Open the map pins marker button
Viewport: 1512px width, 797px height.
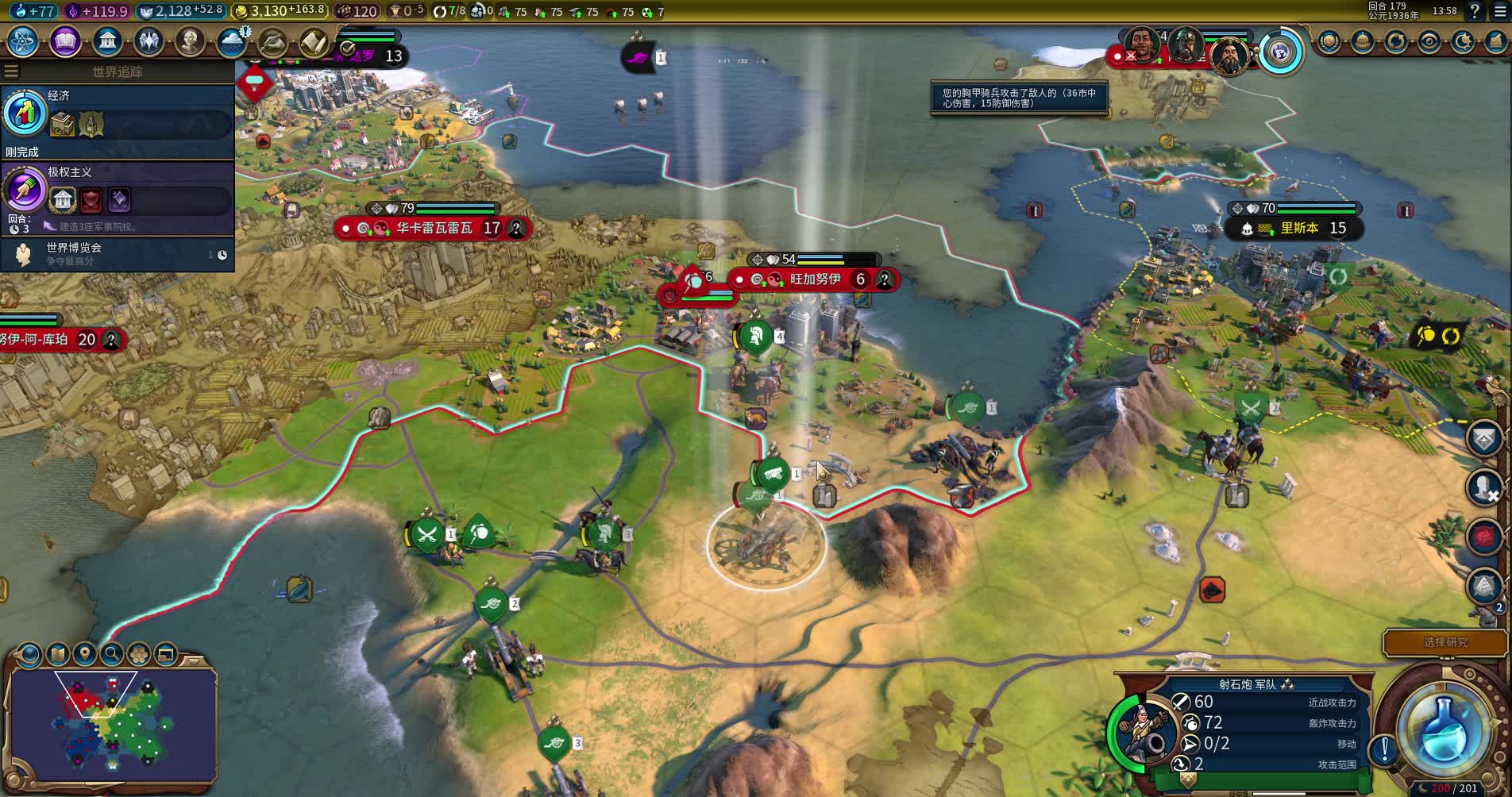84,654
